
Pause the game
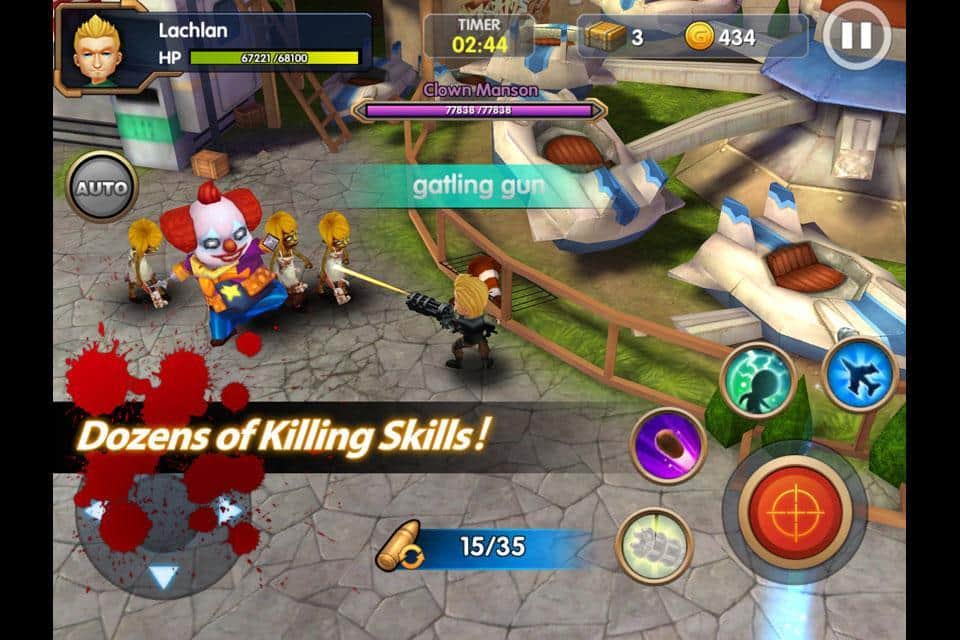click(856, 36)
